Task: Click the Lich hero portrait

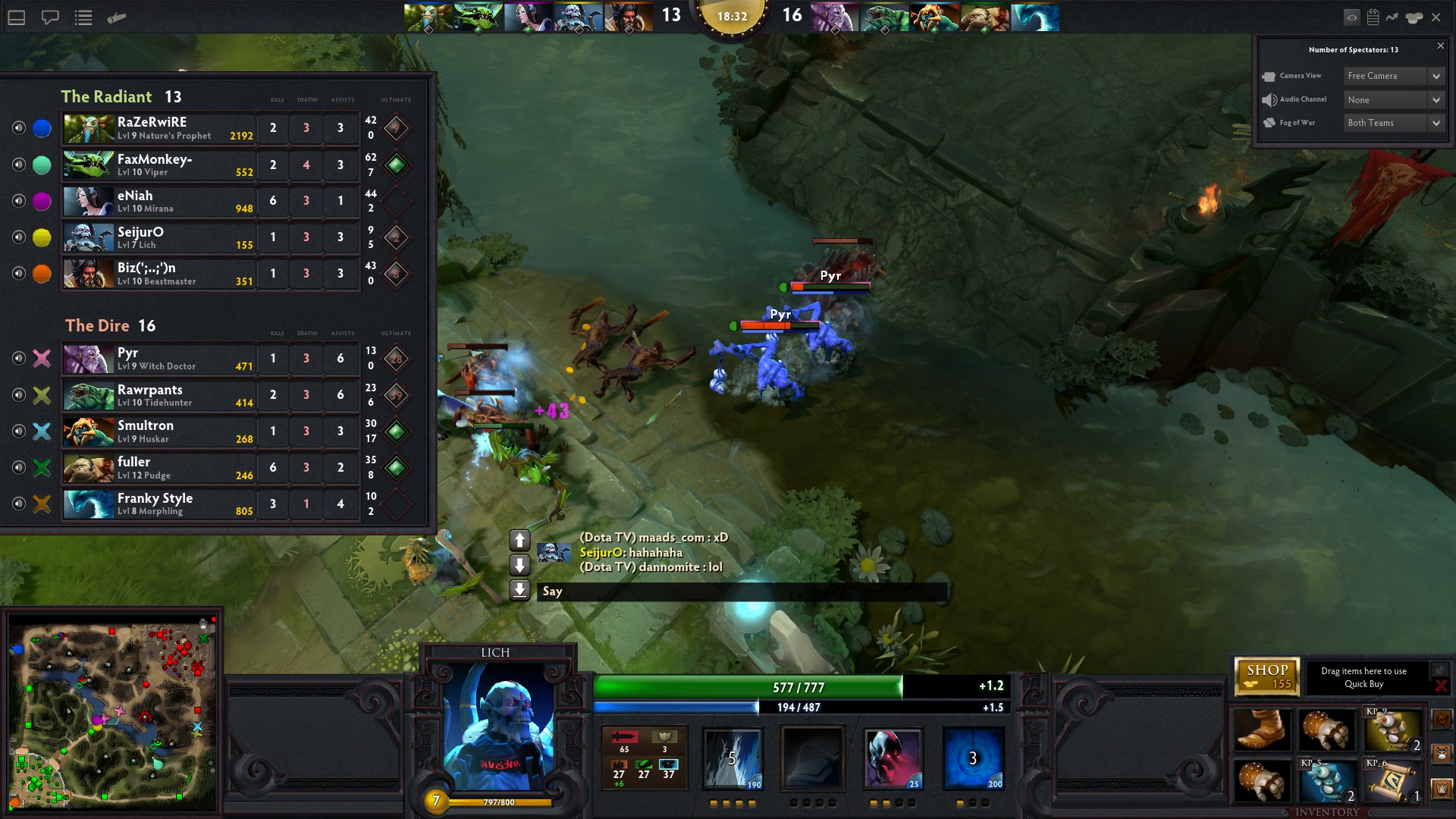Action: click(498, 726)
